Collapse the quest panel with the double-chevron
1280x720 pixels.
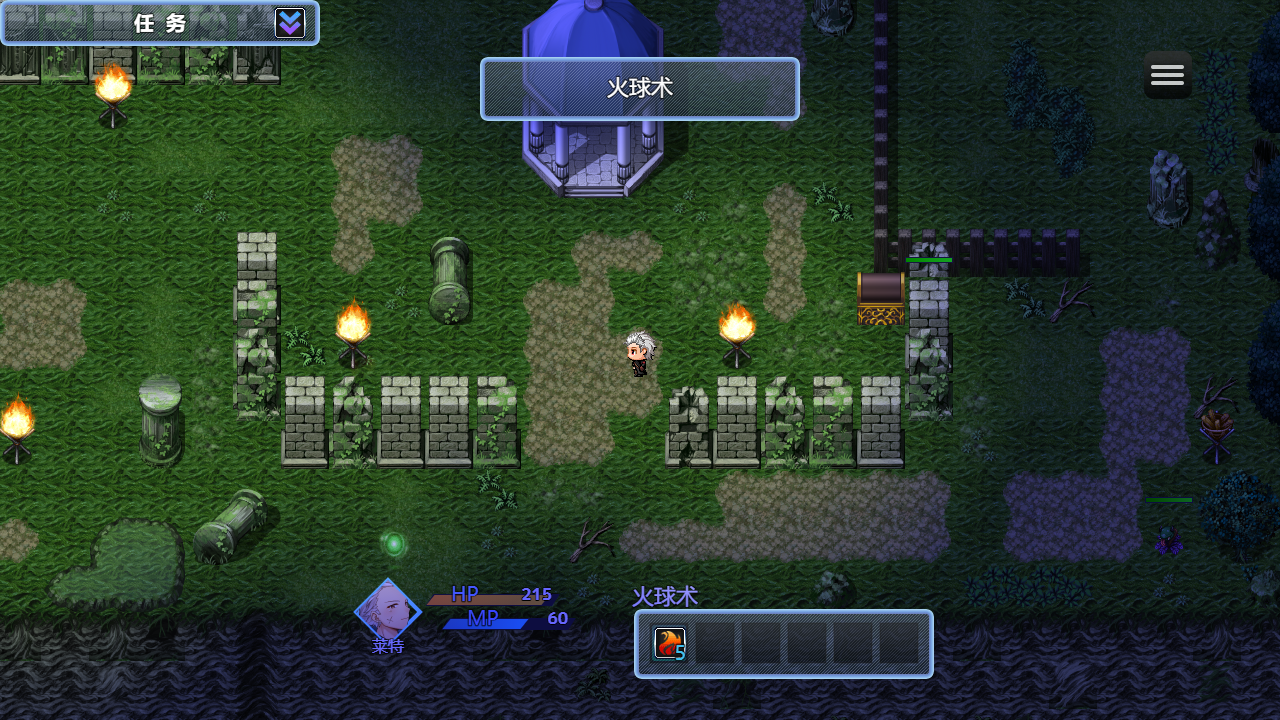pos(290,22)
